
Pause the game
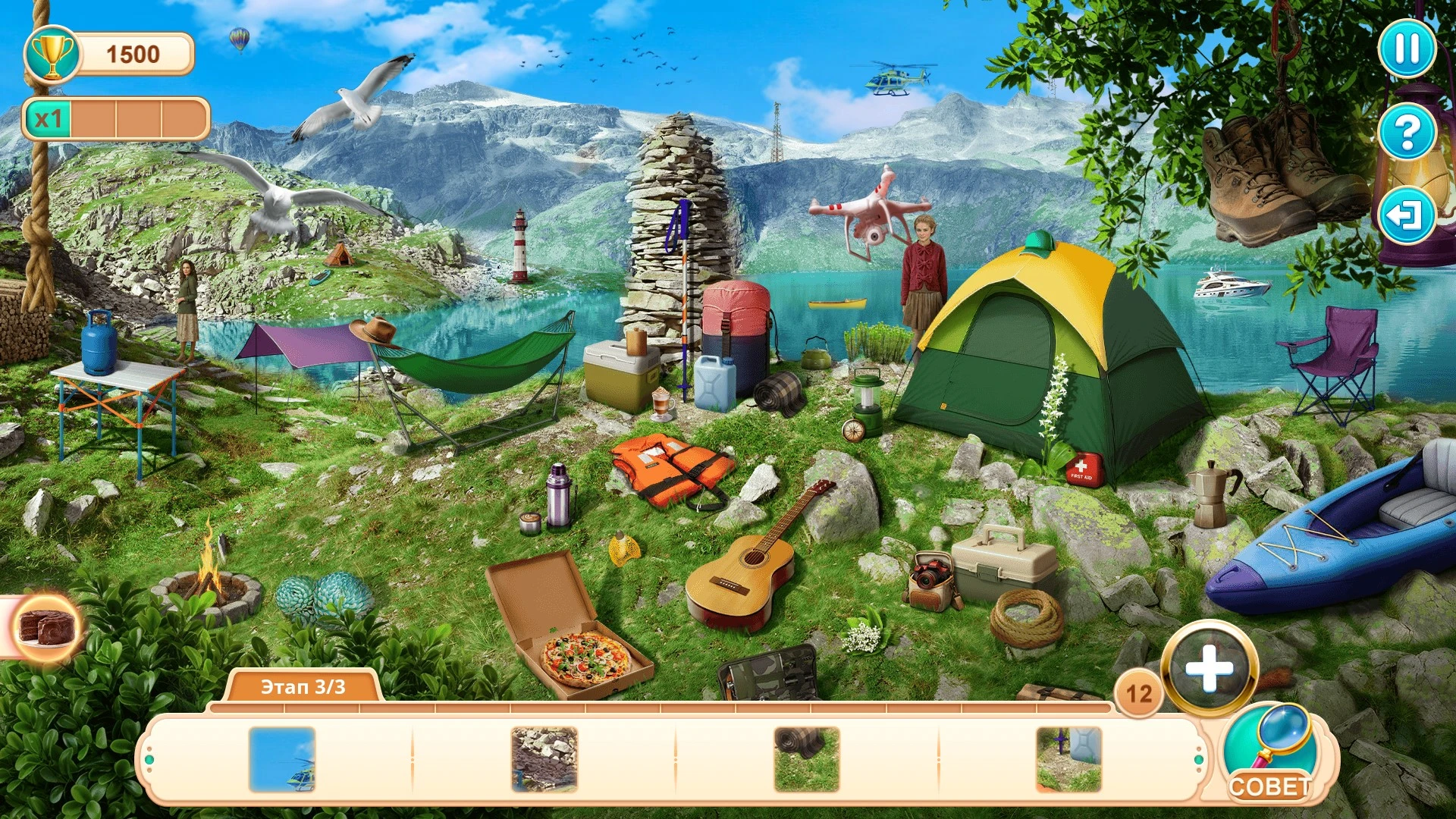click(x=1406, y=49)
